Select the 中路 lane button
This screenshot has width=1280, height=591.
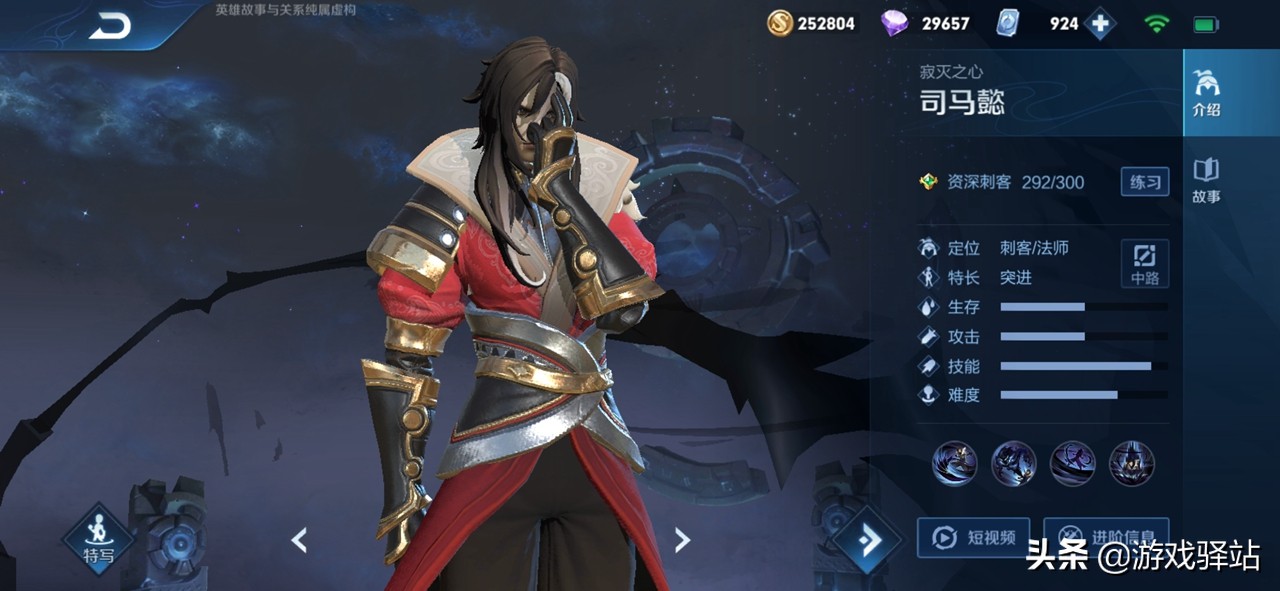coord(1145,263)
